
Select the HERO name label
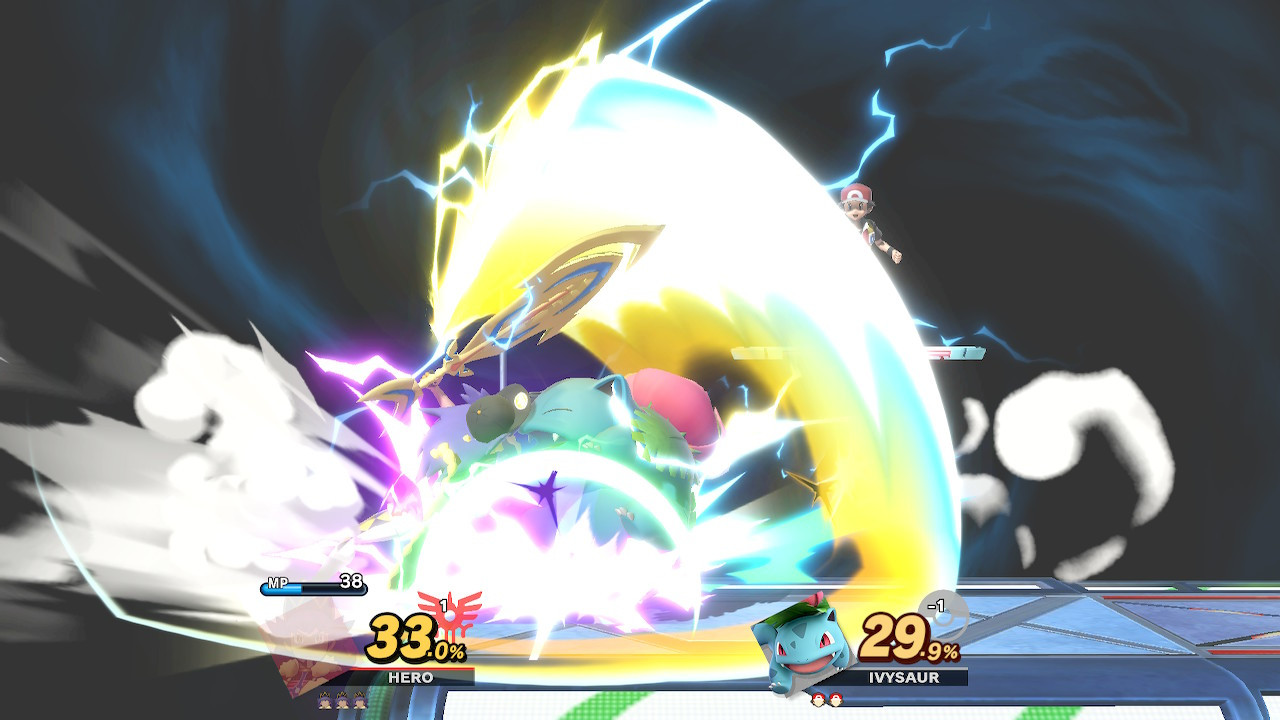[x=412, y=676]
